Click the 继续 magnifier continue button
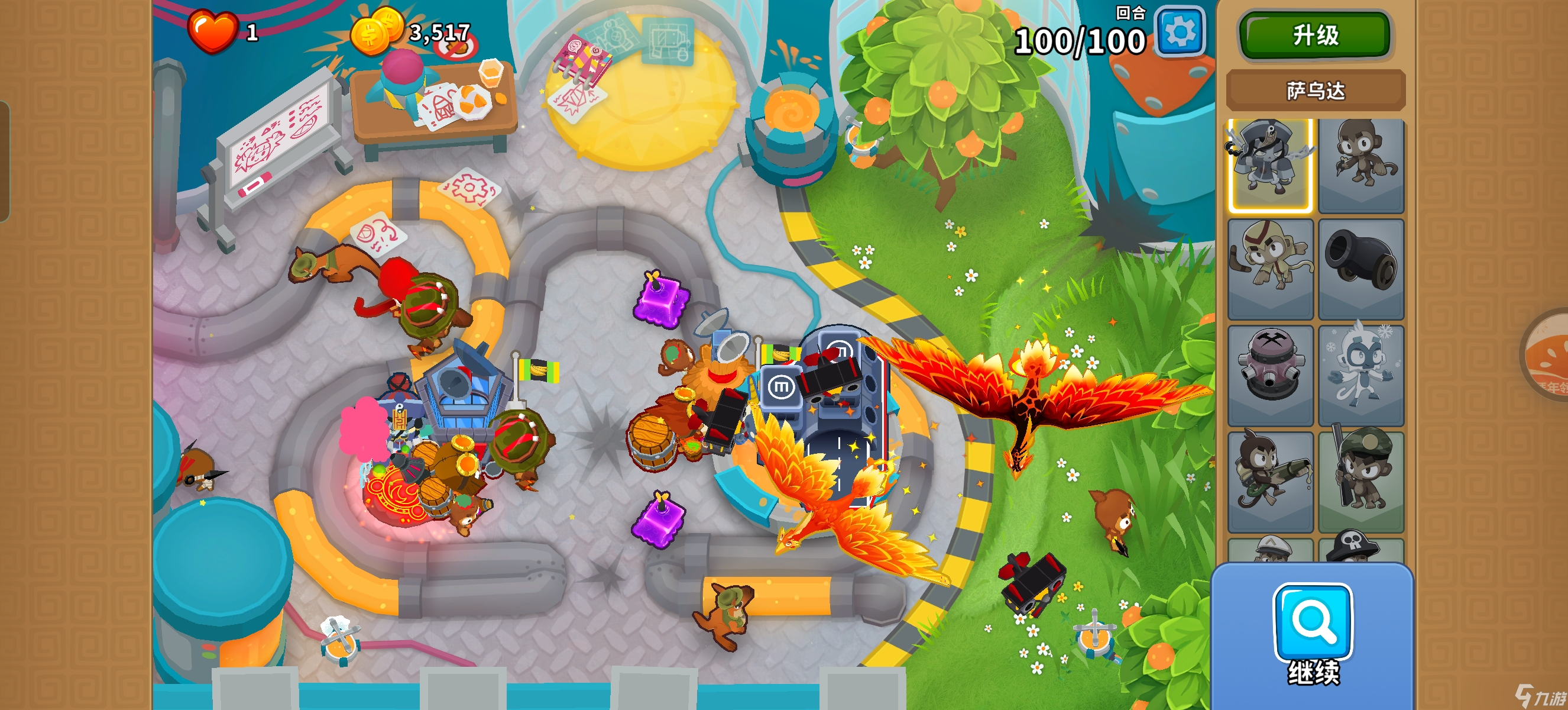This screenshot has height=710, width=1568. click(1313, 633)
